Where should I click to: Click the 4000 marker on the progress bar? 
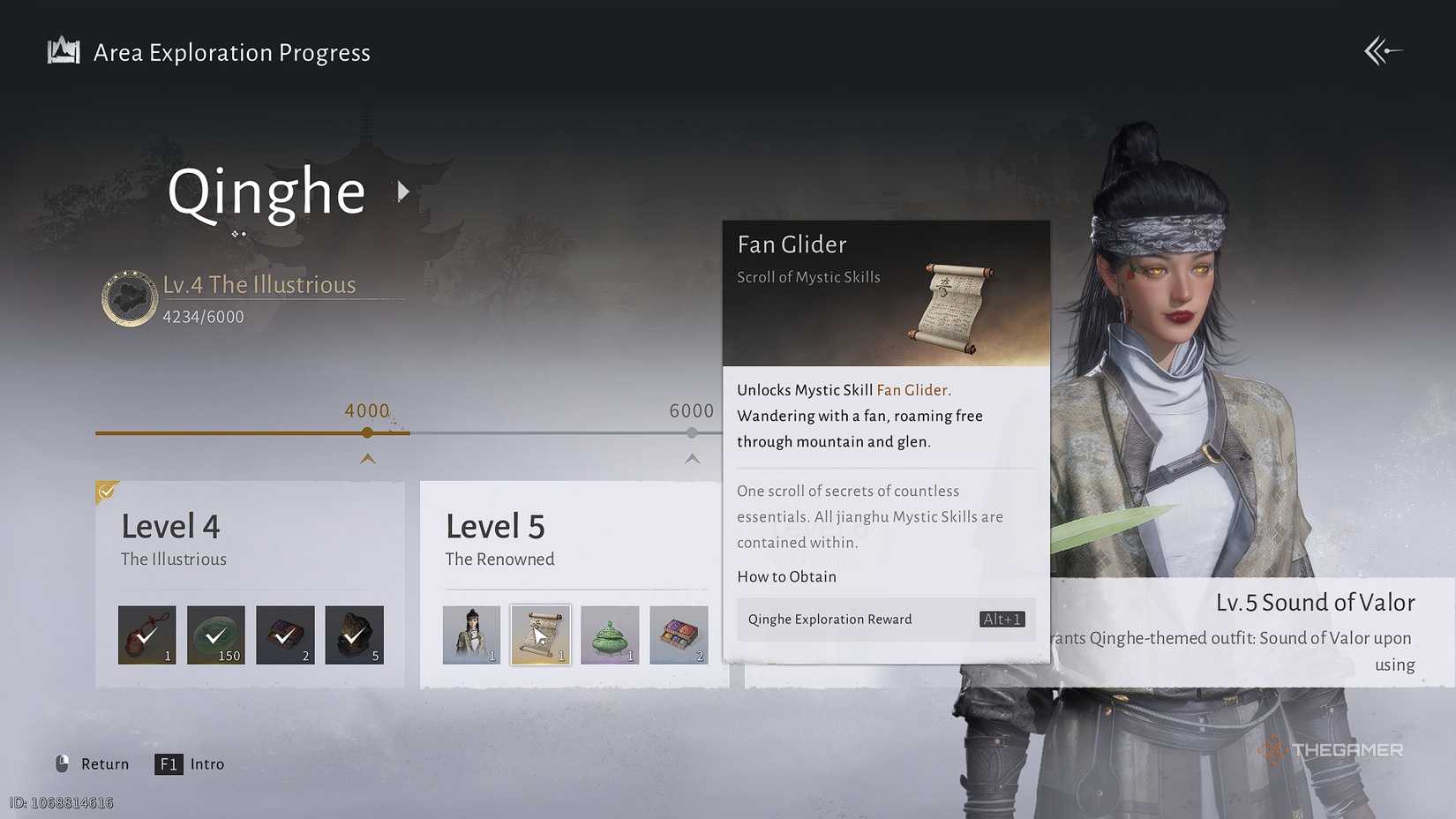click(x=367, y=432)
